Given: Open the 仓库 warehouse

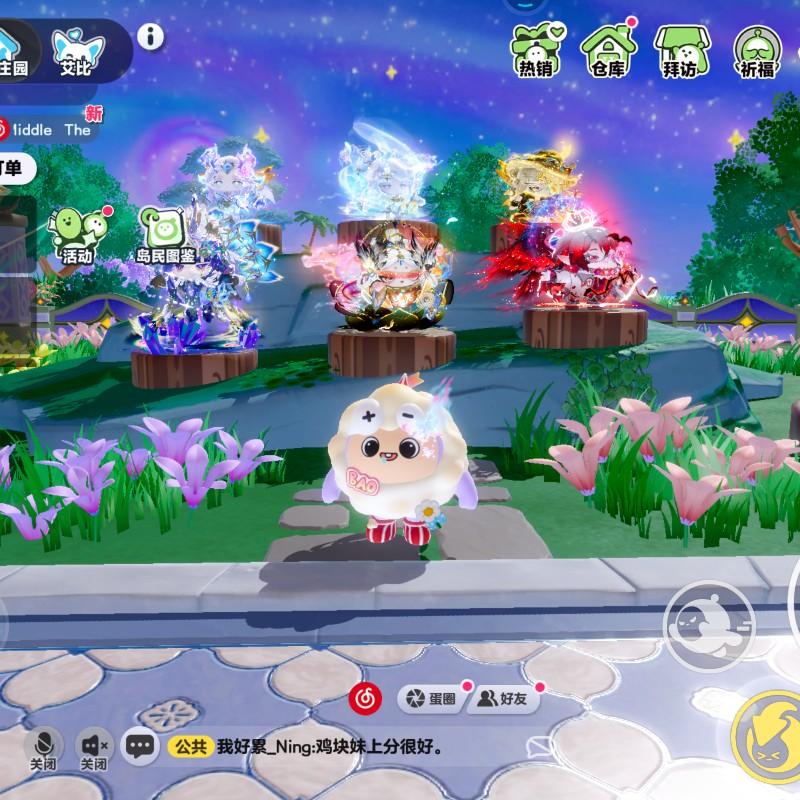Looking at the screenshot, I should [608, 48].
